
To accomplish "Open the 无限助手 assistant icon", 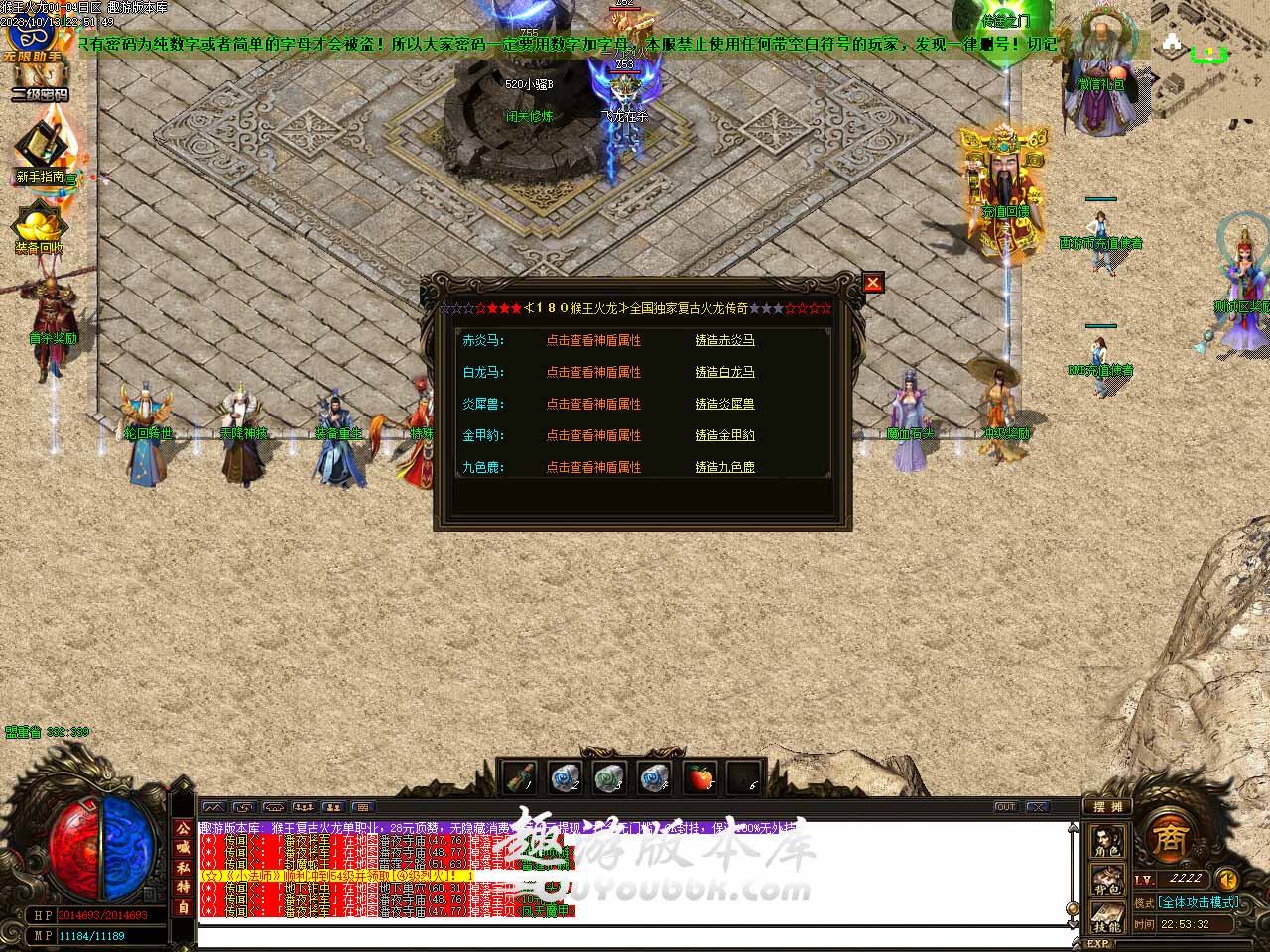I will [32, 40].
